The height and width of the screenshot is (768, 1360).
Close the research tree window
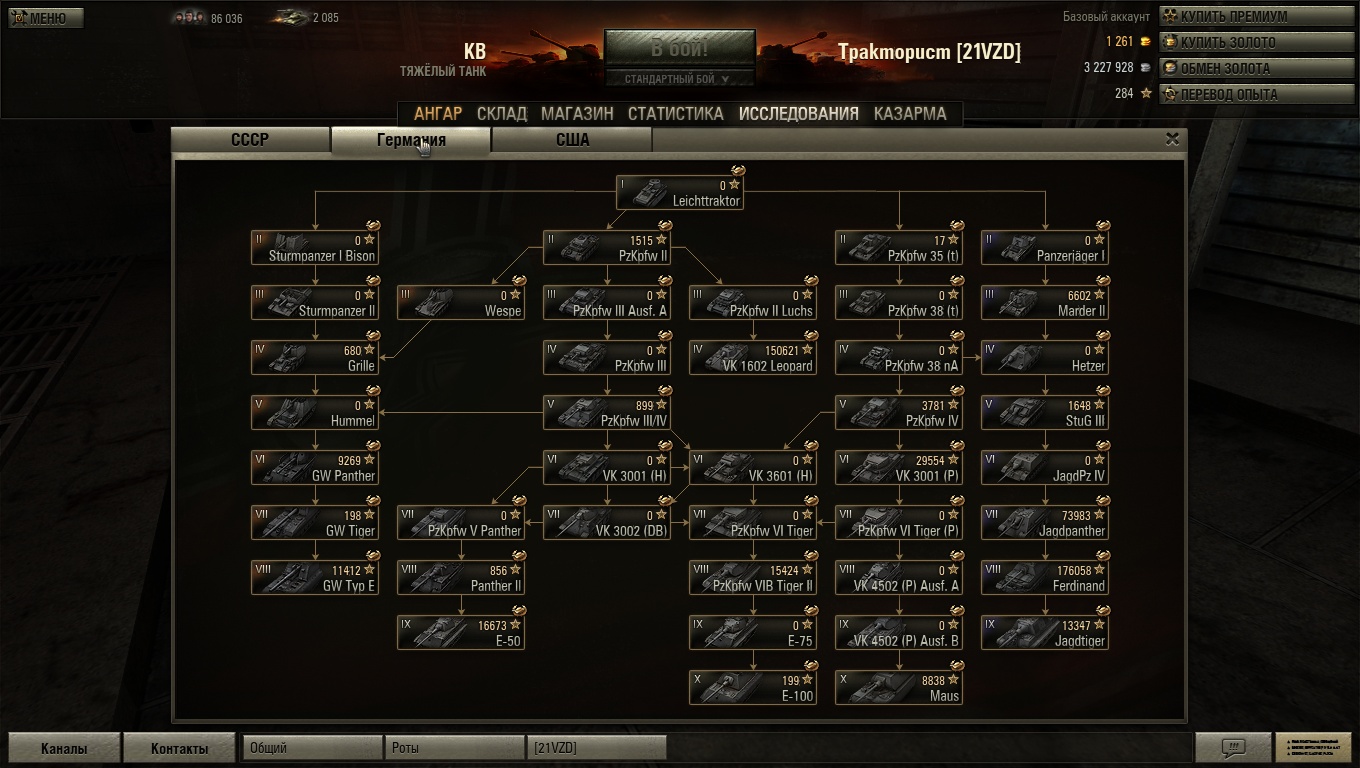[x=1172, y=140]
